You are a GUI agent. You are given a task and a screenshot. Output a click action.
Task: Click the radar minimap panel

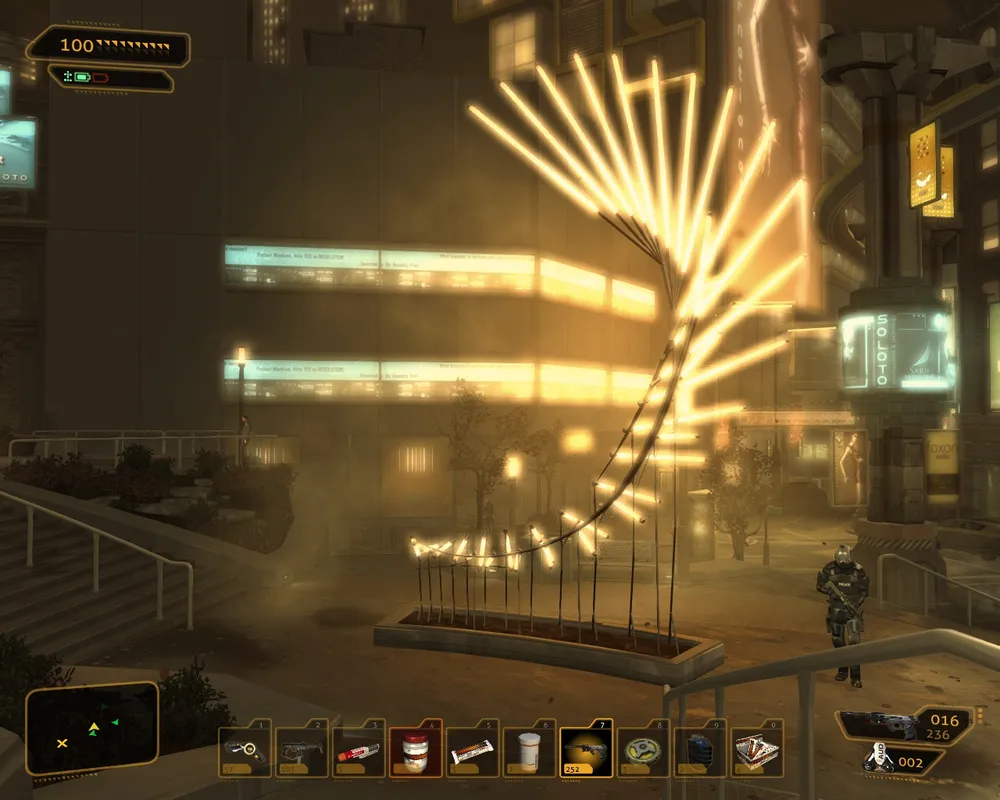[92, 728]
